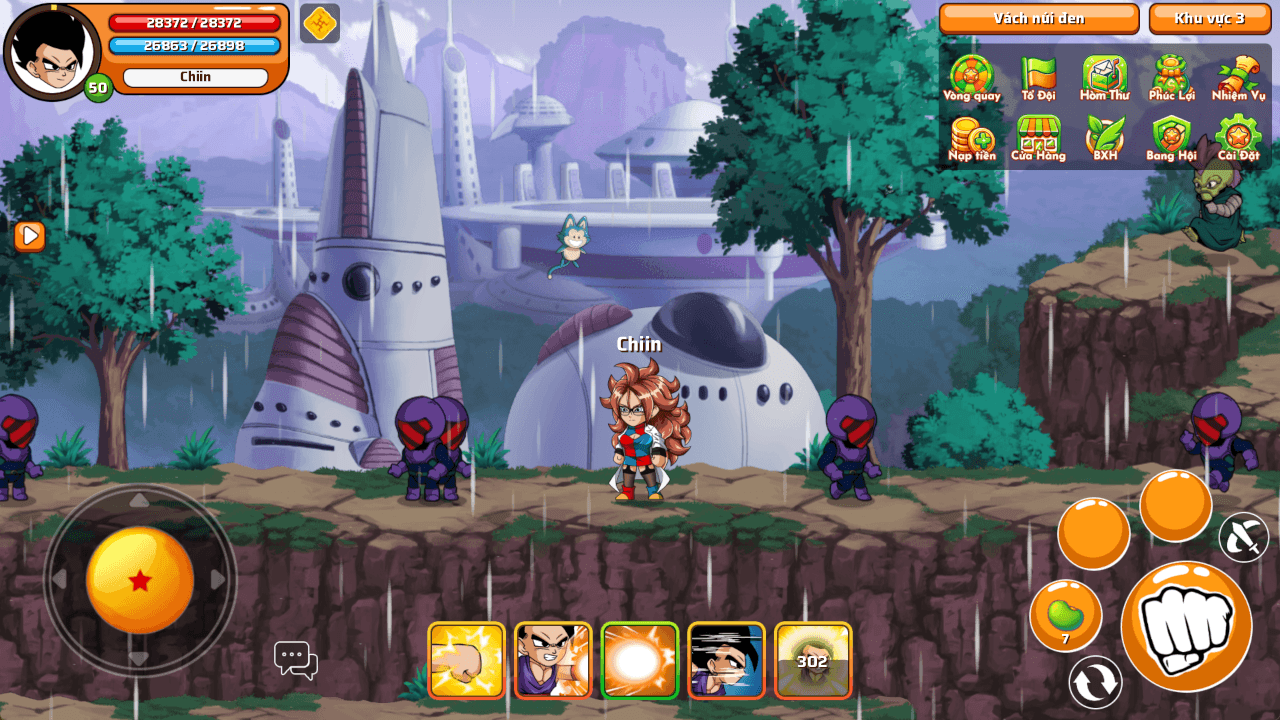View the Nhiệm Vụ quest scroll
Image resolution: width=1280 pixels, height=720 pixels.
point(1238,76)
